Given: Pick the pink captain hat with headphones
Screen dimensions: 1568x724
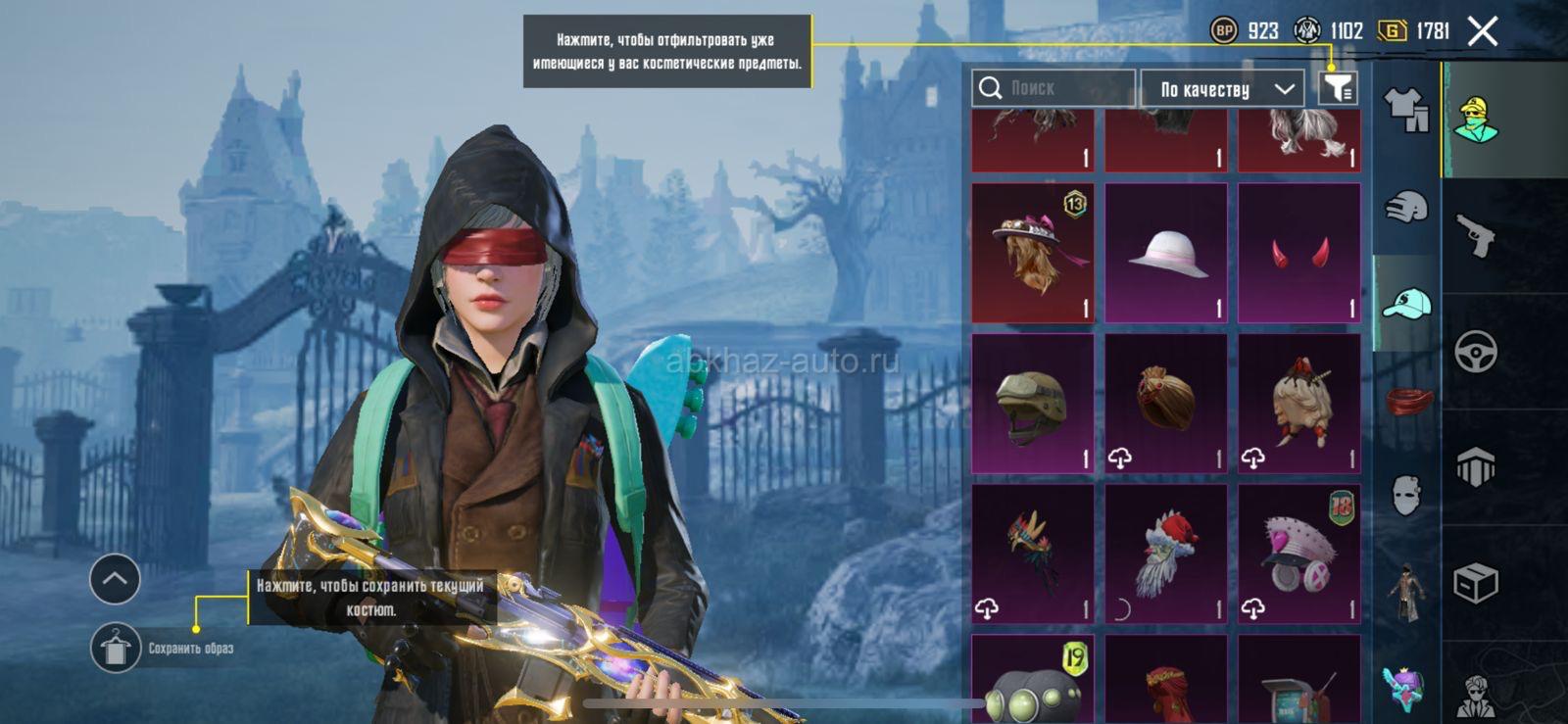Looking at the screenshot, I should pyautogui.click(x=1299, y=555).
